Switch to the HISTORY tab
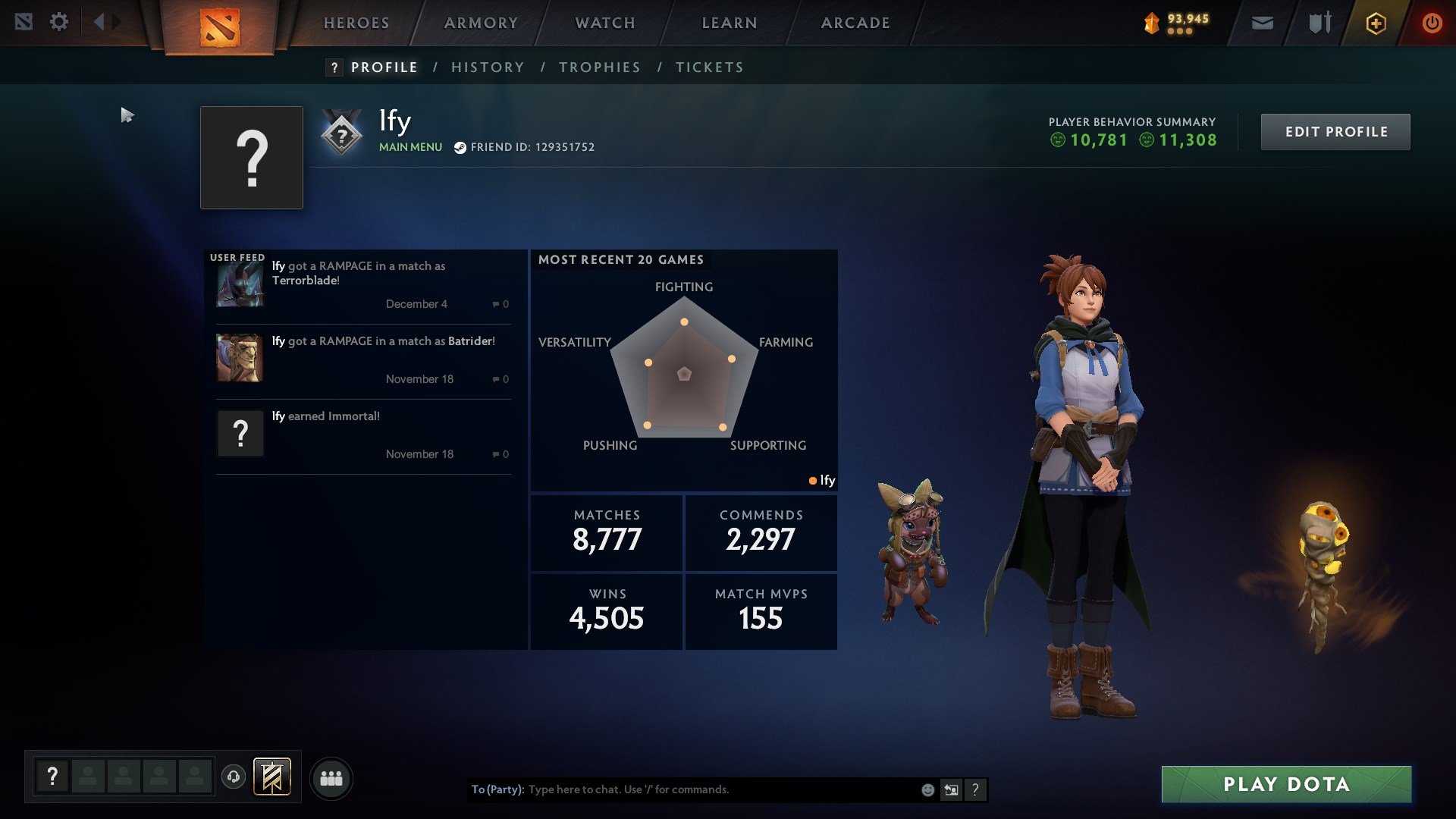The image size is (1456, 819). pyautogui.click(x=488, y=67)
